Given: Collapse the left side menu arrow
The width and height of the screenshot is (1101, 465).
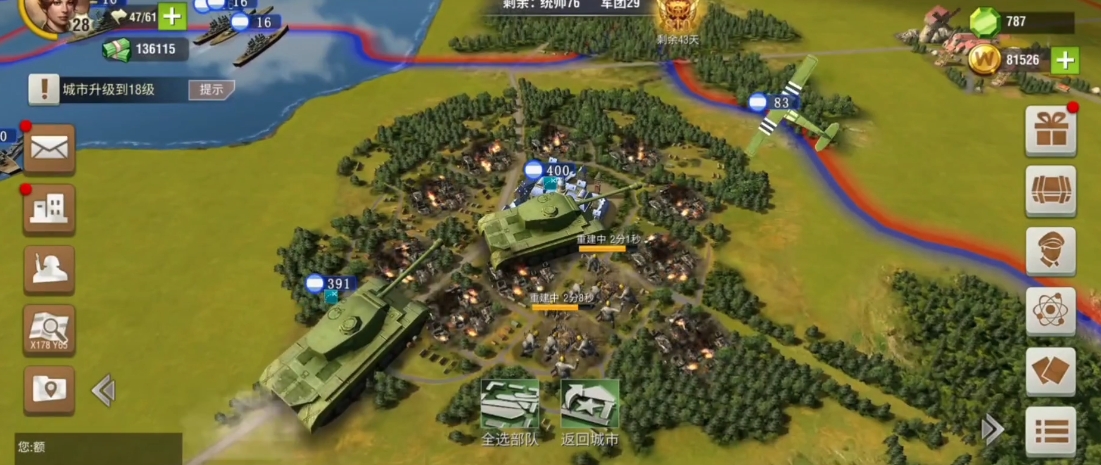Looking at the screenshot, I should coord(103,390).
